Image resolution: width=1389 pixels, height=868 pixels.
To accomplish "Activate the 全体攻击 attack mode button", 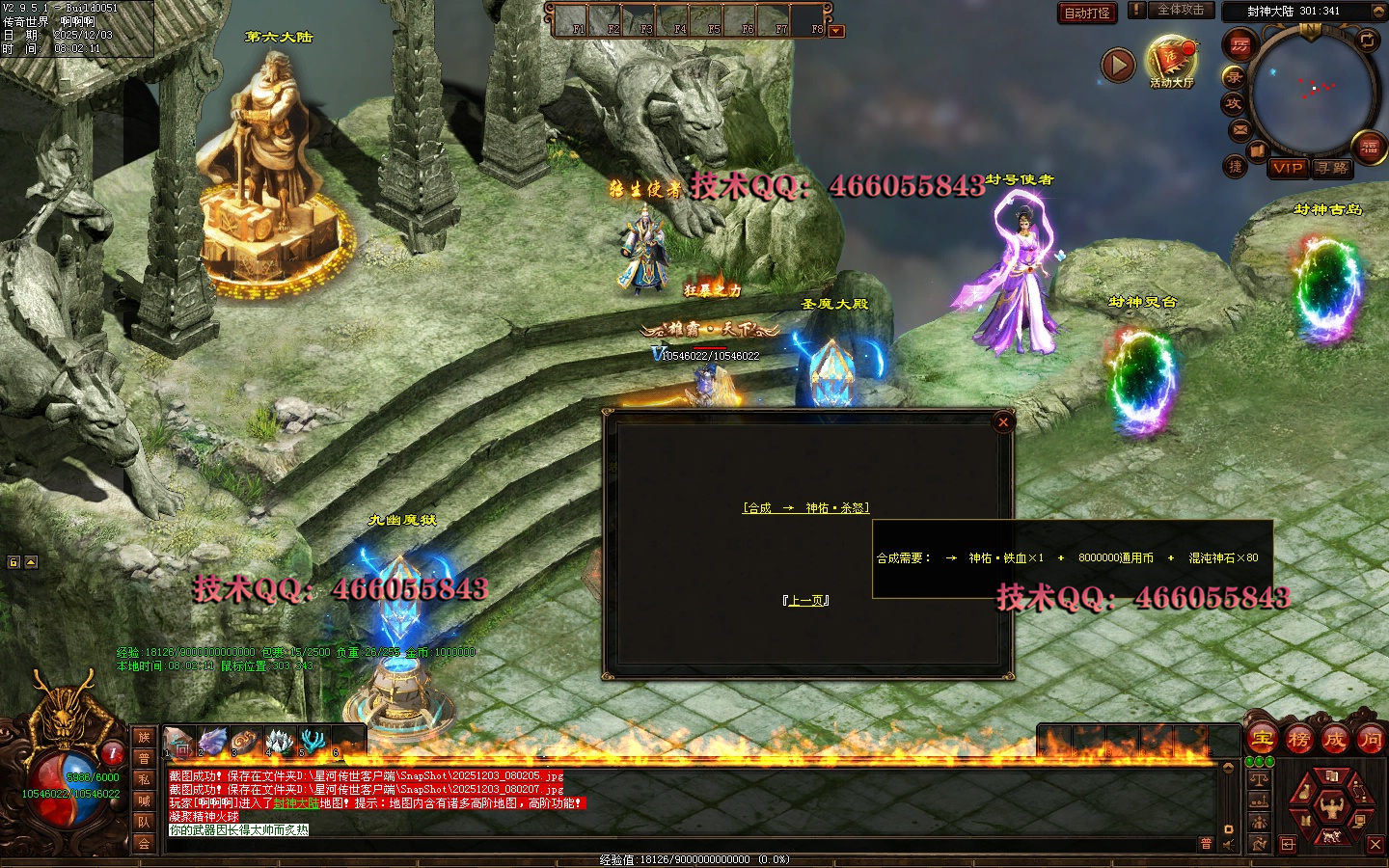I will [x=1181, y=10].
